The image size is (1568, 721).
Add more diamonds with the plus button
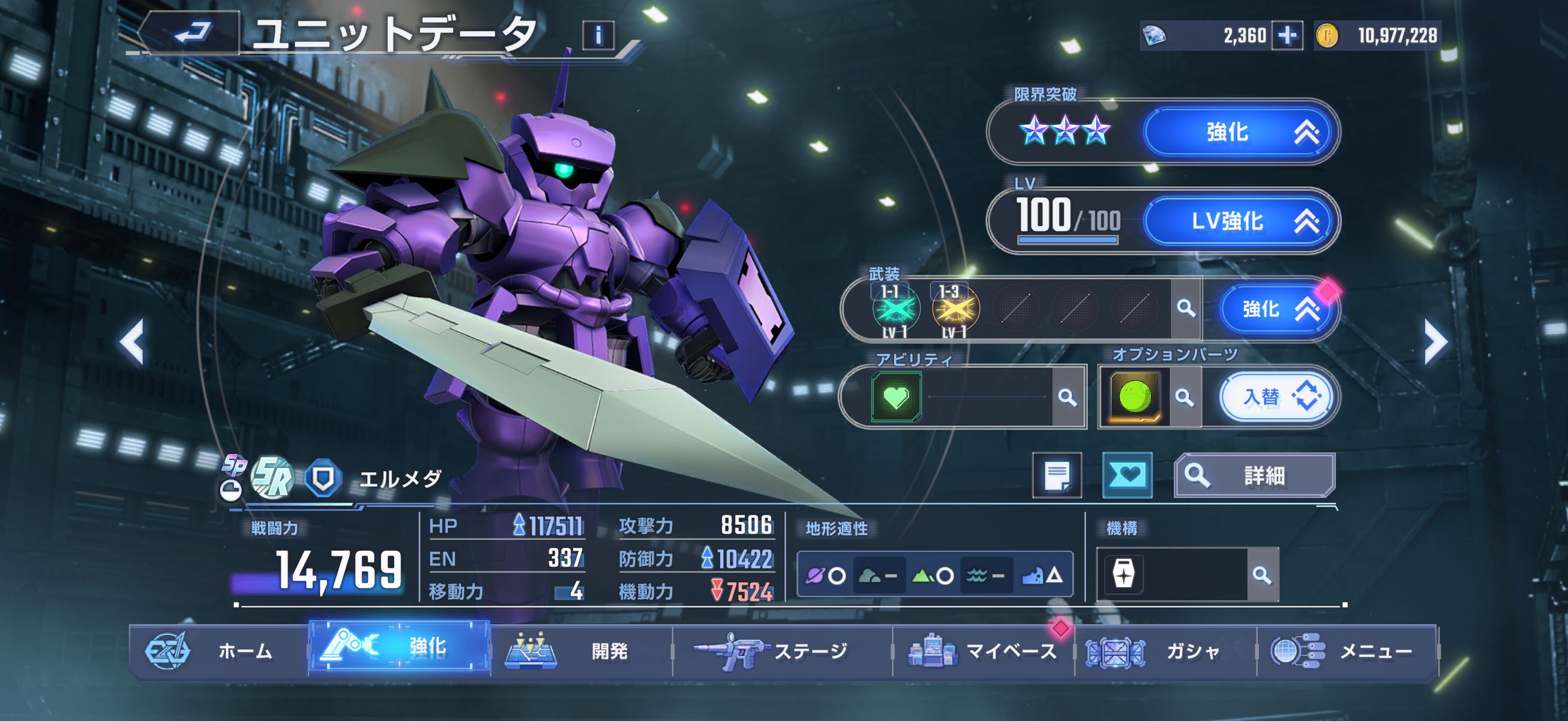1287,36
